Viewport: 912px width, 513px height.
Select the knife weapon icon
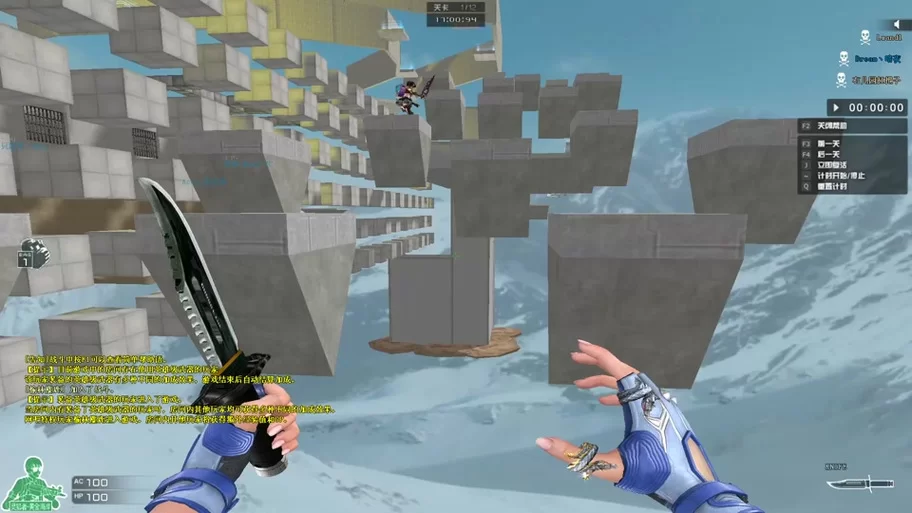tap(859, 485)
